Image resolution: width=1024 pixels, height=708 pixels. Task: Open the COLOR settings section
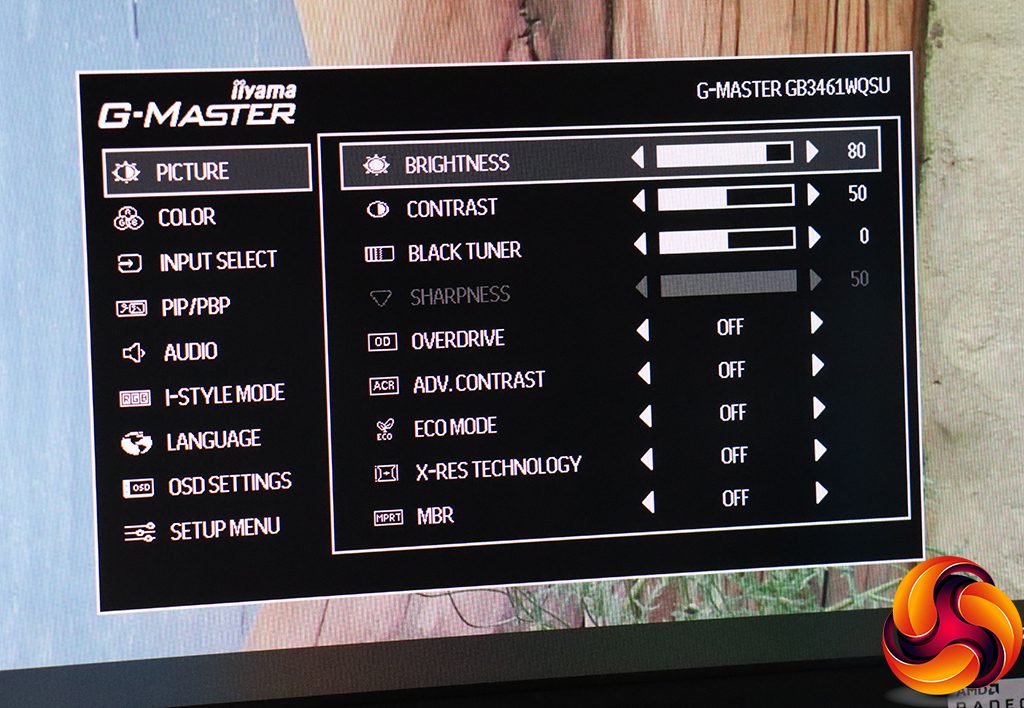(x=186, y=217)
